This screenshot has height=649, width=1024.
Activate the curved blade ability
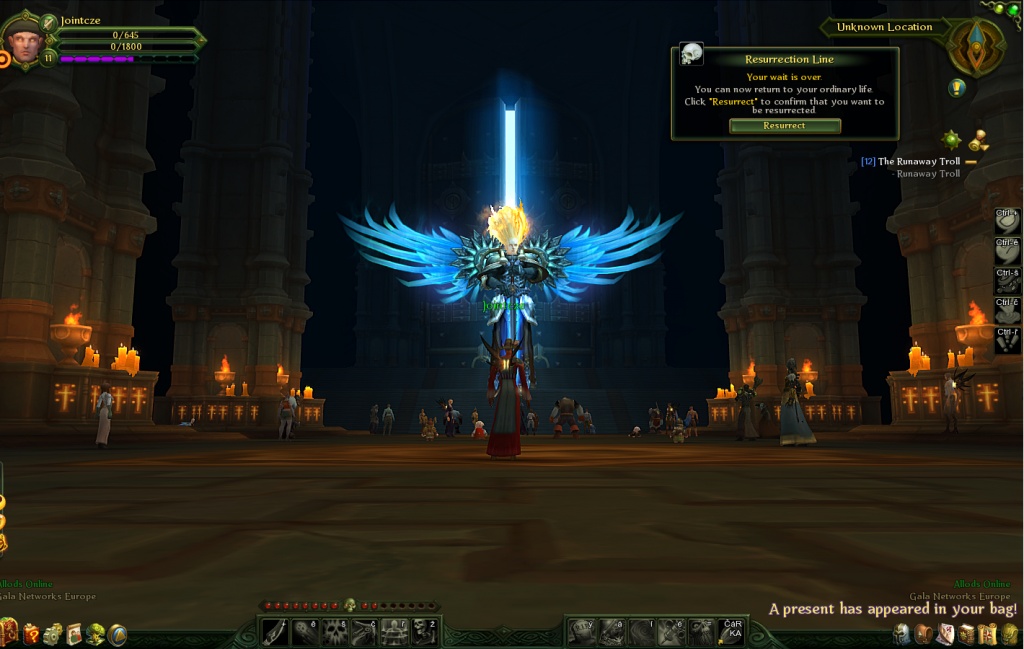[x=275, y=631]
